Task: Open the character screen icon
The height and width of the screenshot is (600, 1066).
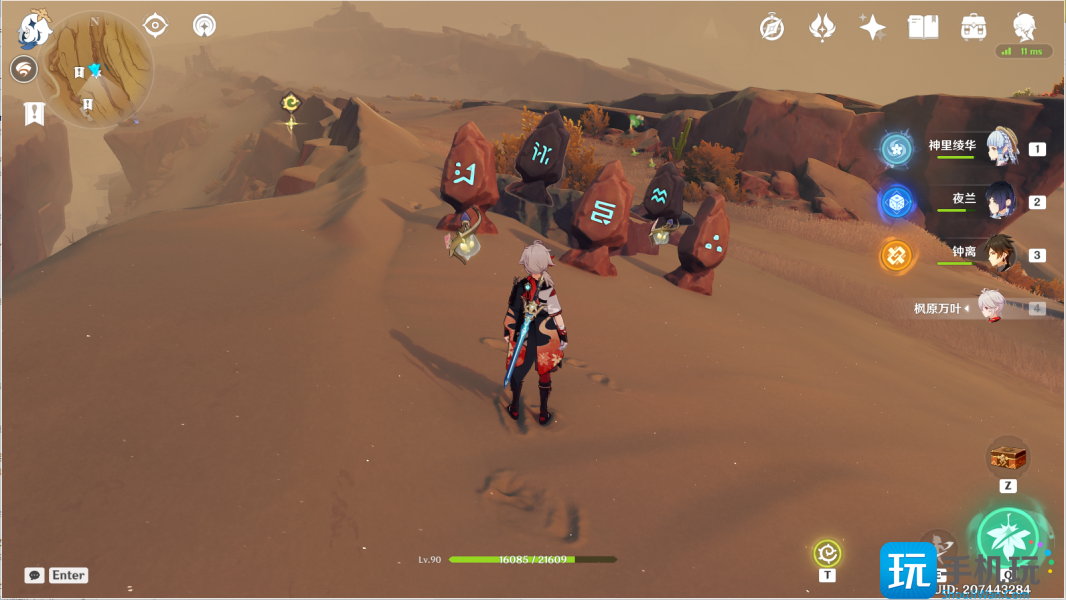Action: pos(1024,27)
